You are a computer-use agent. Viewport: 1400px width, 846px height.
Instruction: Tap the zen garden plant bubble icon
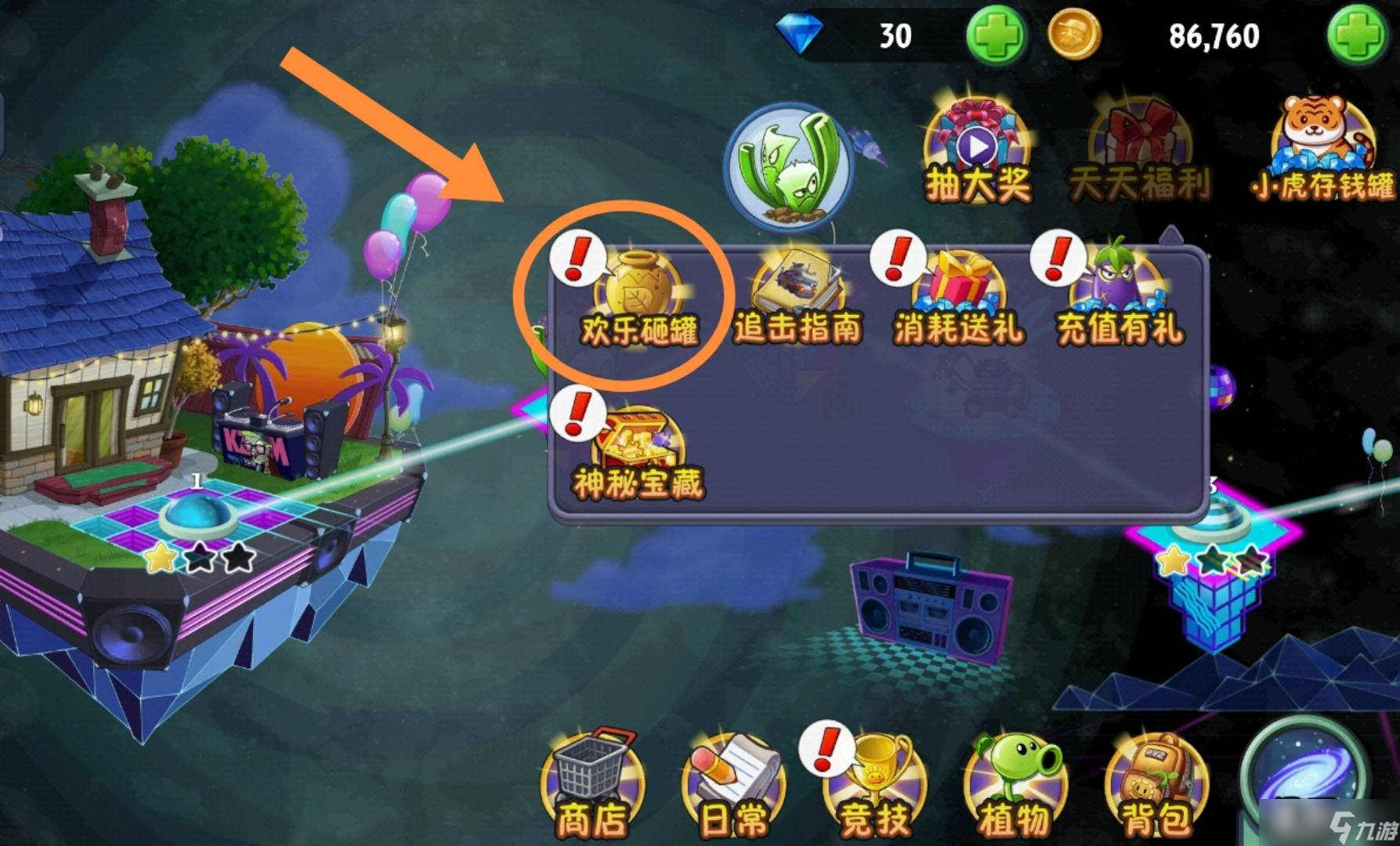(x=790, y=168)
